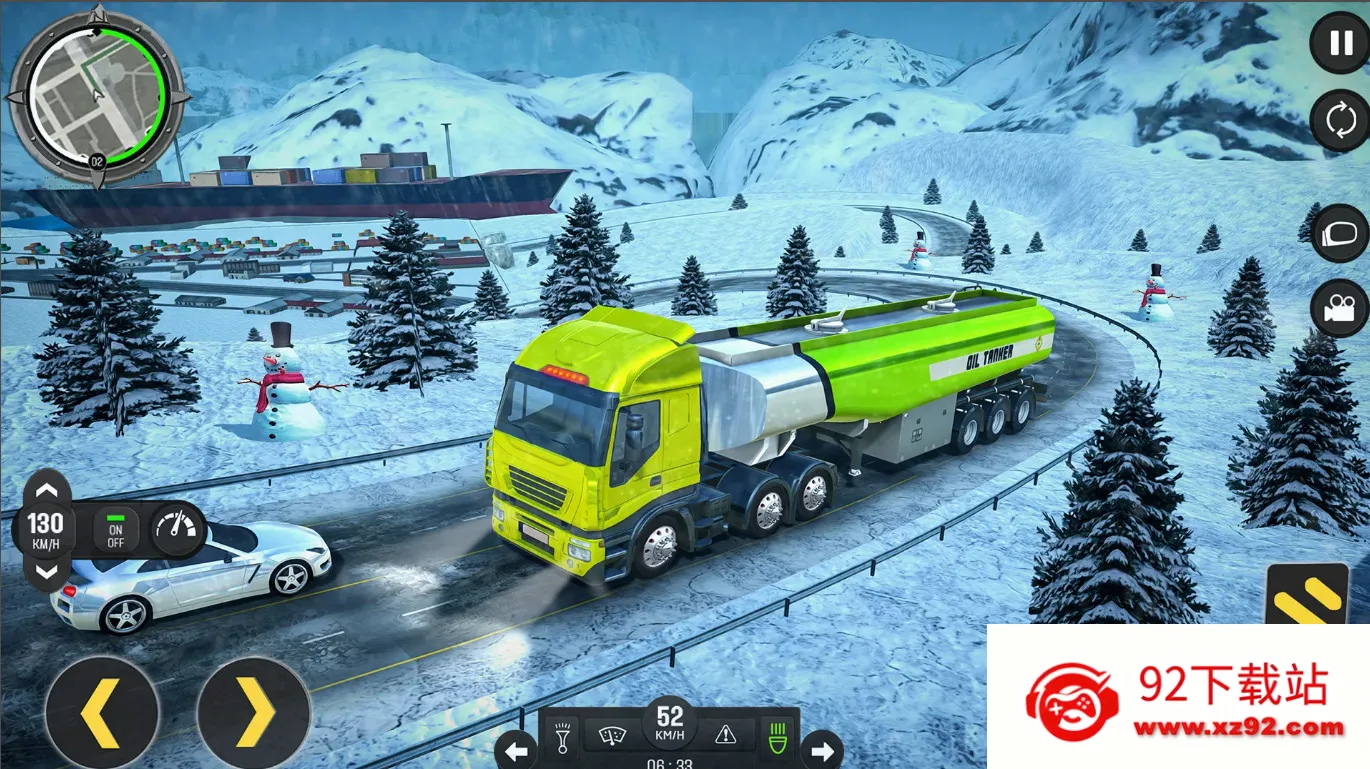Tap the yellow striped pedal button
Viewport: 1370px width, 769px height.
tap(1306, 595)
